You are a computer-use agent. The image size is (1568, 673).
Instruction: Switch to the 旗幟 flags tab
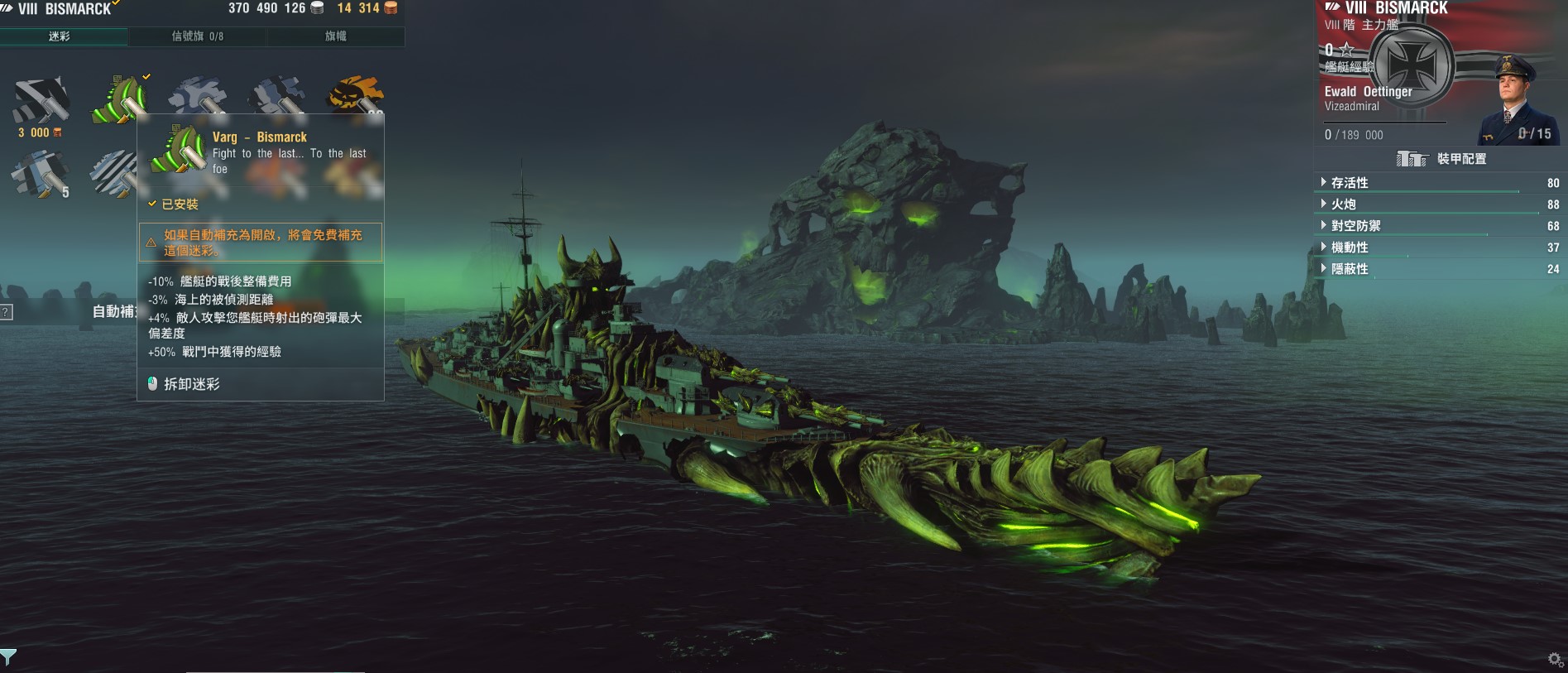336,36
